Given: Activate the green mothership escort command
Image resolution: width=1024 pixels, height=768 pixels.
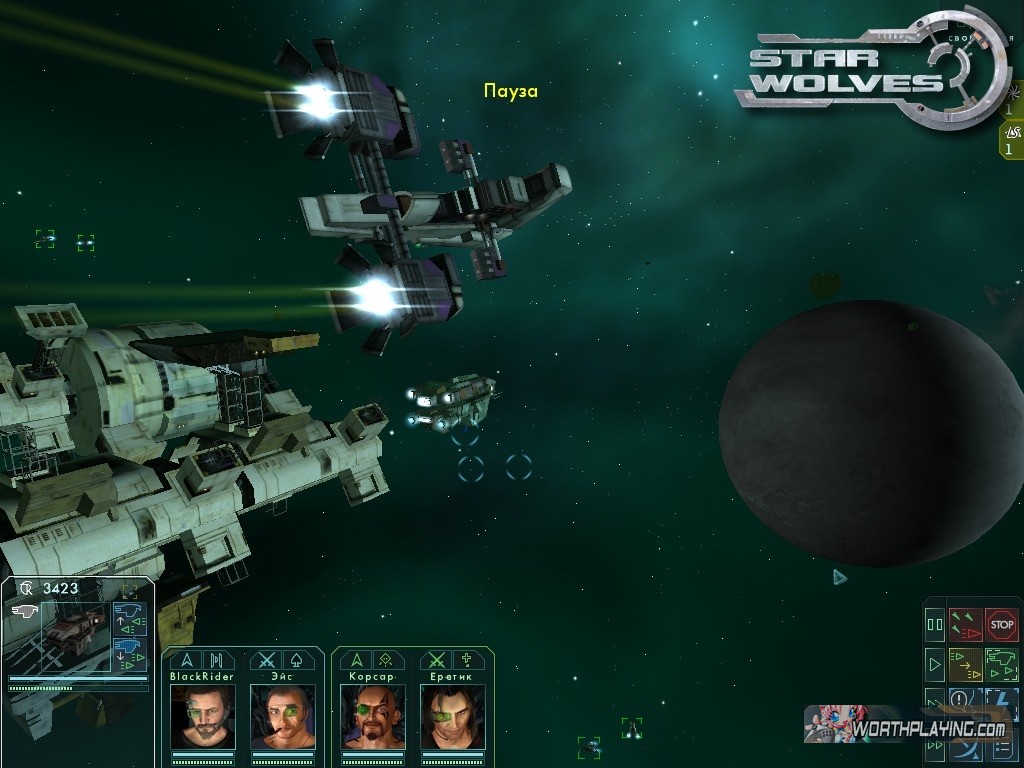Looking at the screenshot, I should [x=1001, y=663].
